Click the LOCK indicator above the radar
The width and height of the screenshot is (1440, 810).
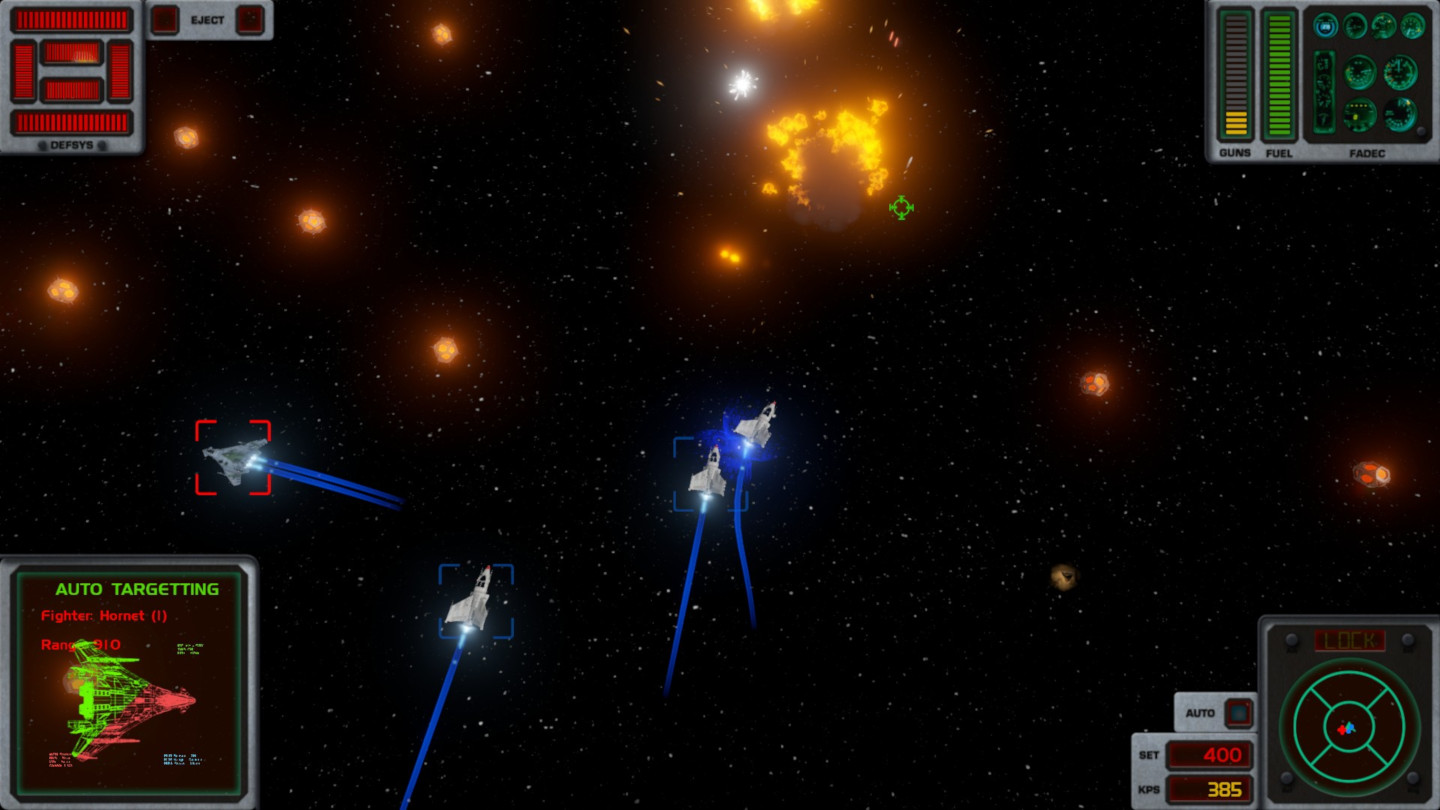pos(1348,640)
